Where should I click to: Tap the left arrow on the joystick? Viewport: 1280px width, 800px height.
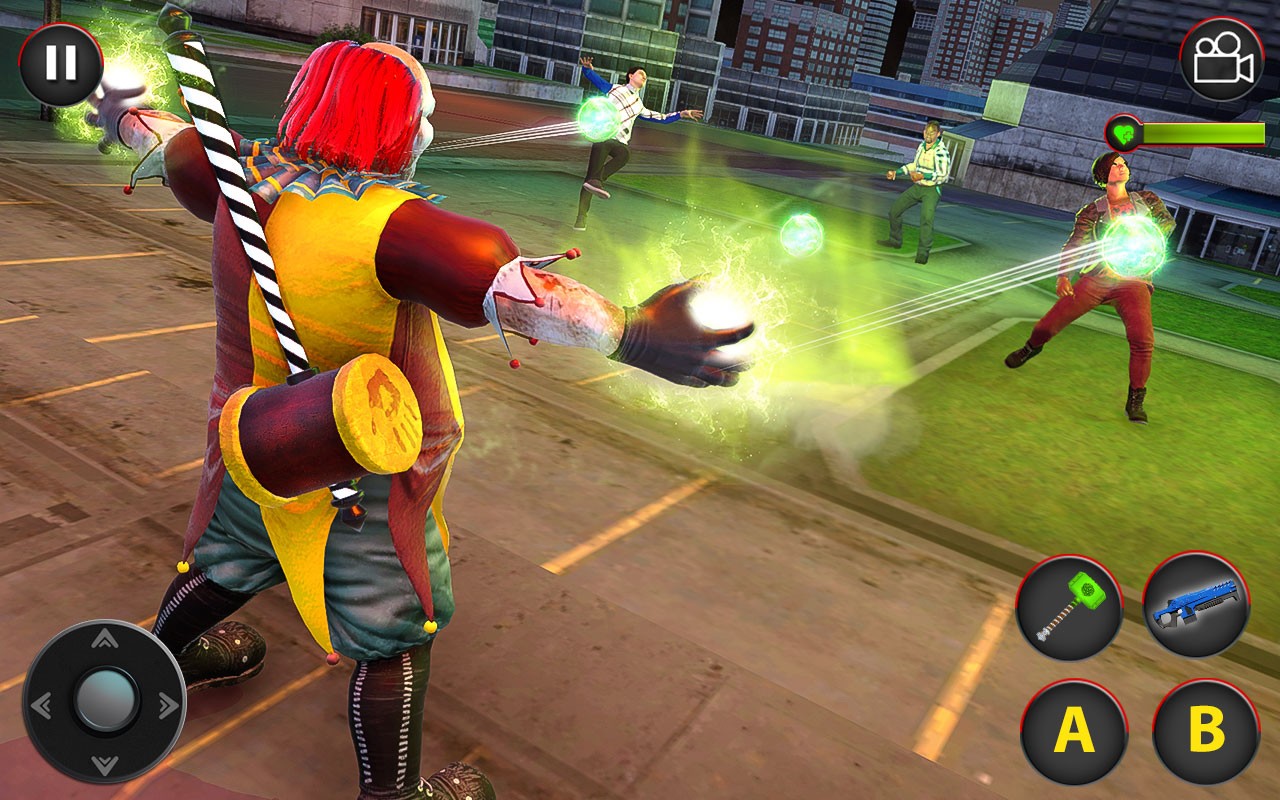42,705
